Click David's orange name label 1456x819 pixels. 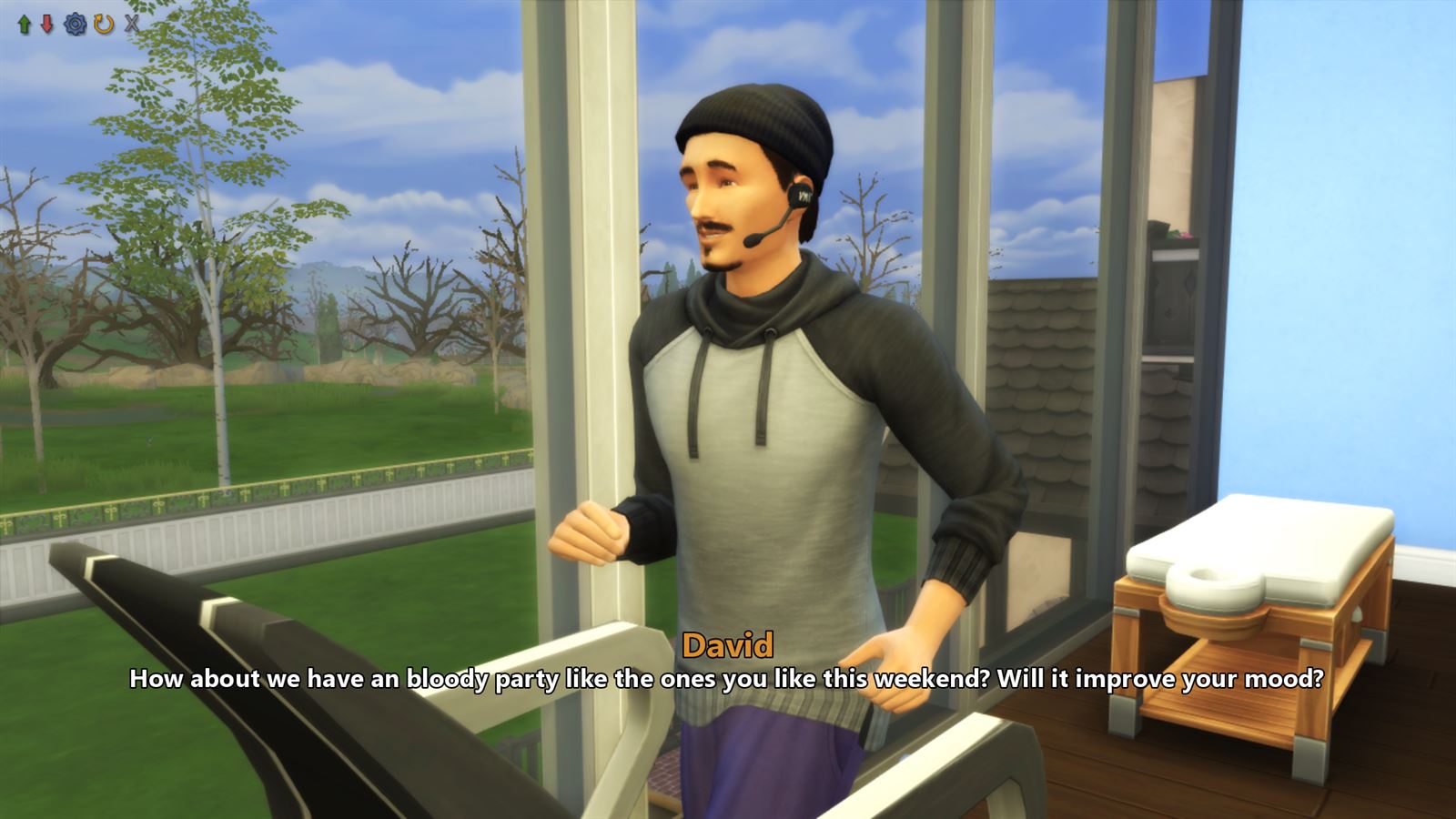[x=728, y=645]
